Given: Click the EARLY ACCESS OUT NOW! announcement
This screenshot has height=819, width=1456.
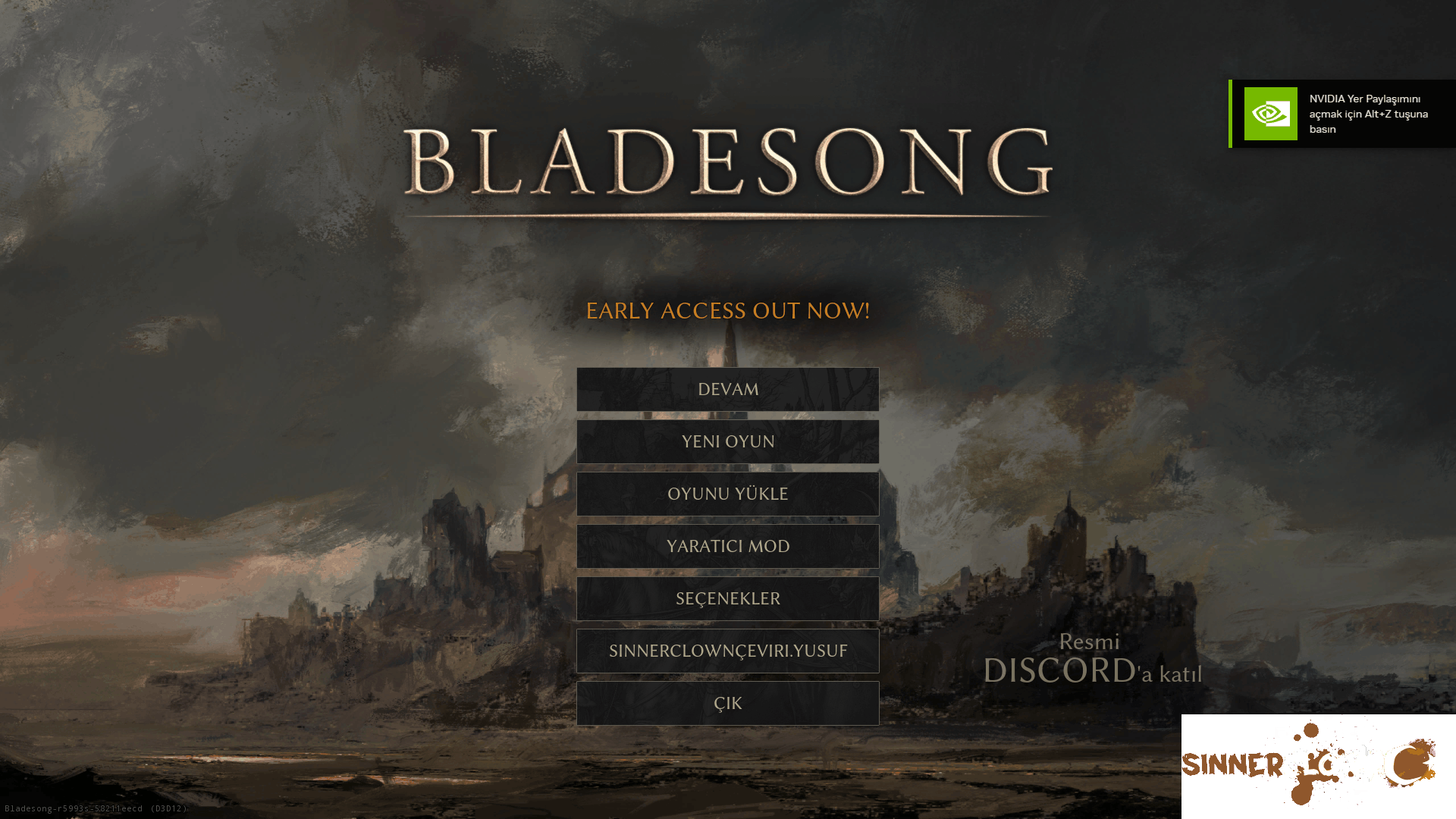Looking at the screenshot, I should coord(727,310).
